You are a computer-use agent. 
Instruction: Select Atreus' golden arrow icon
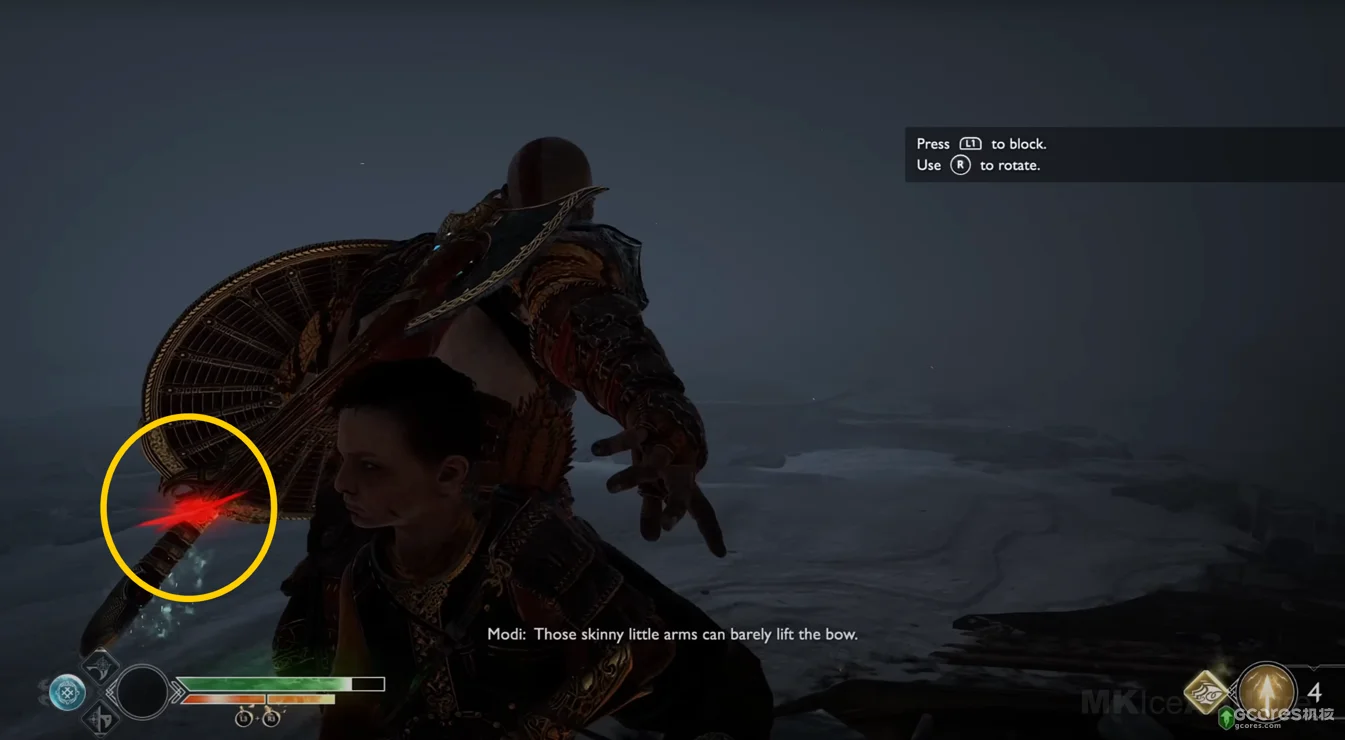point(1267,691)
